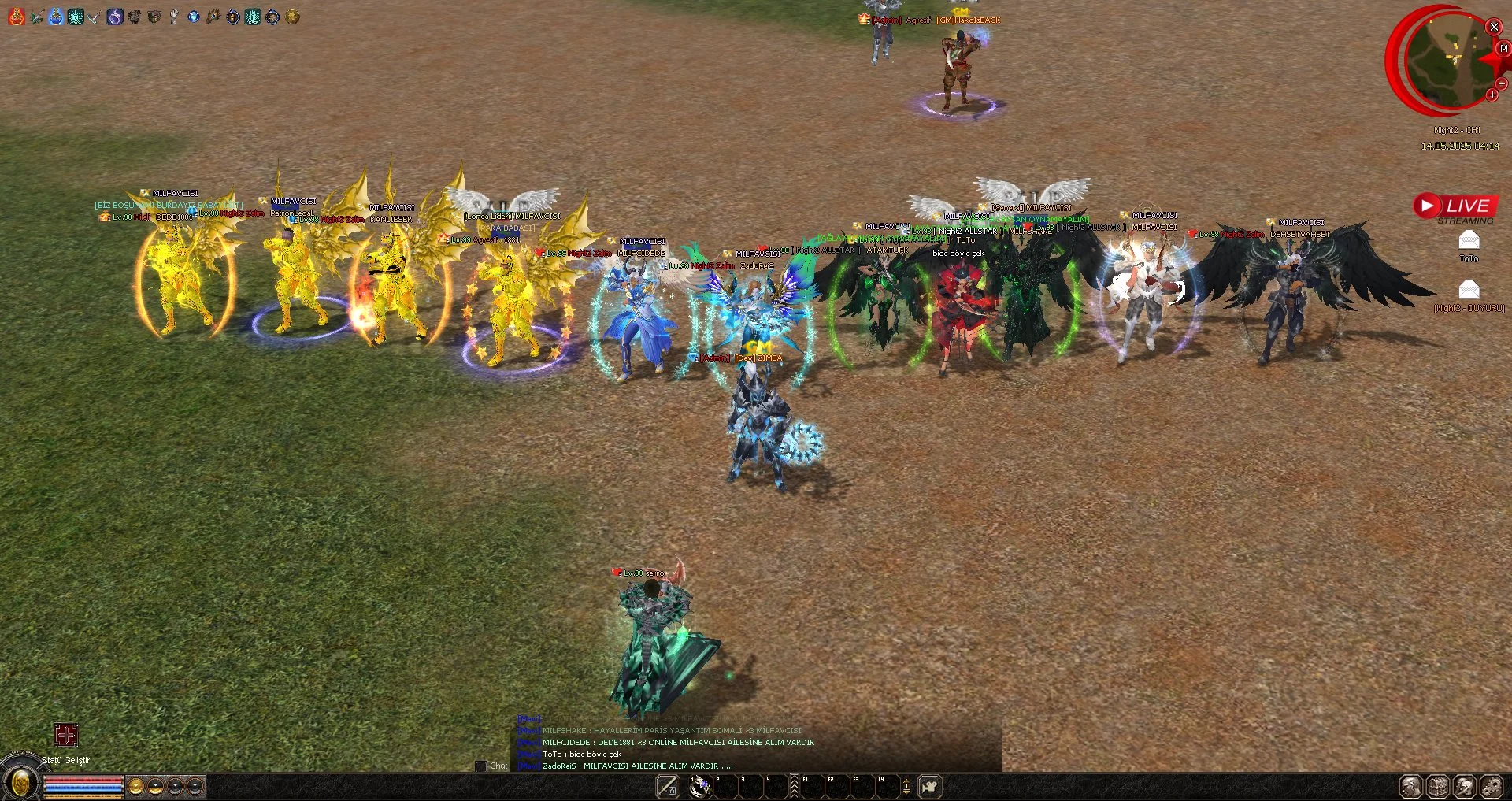Open the whisper envelope from ToTo

pyautogui.click(x=1469, y=240)
